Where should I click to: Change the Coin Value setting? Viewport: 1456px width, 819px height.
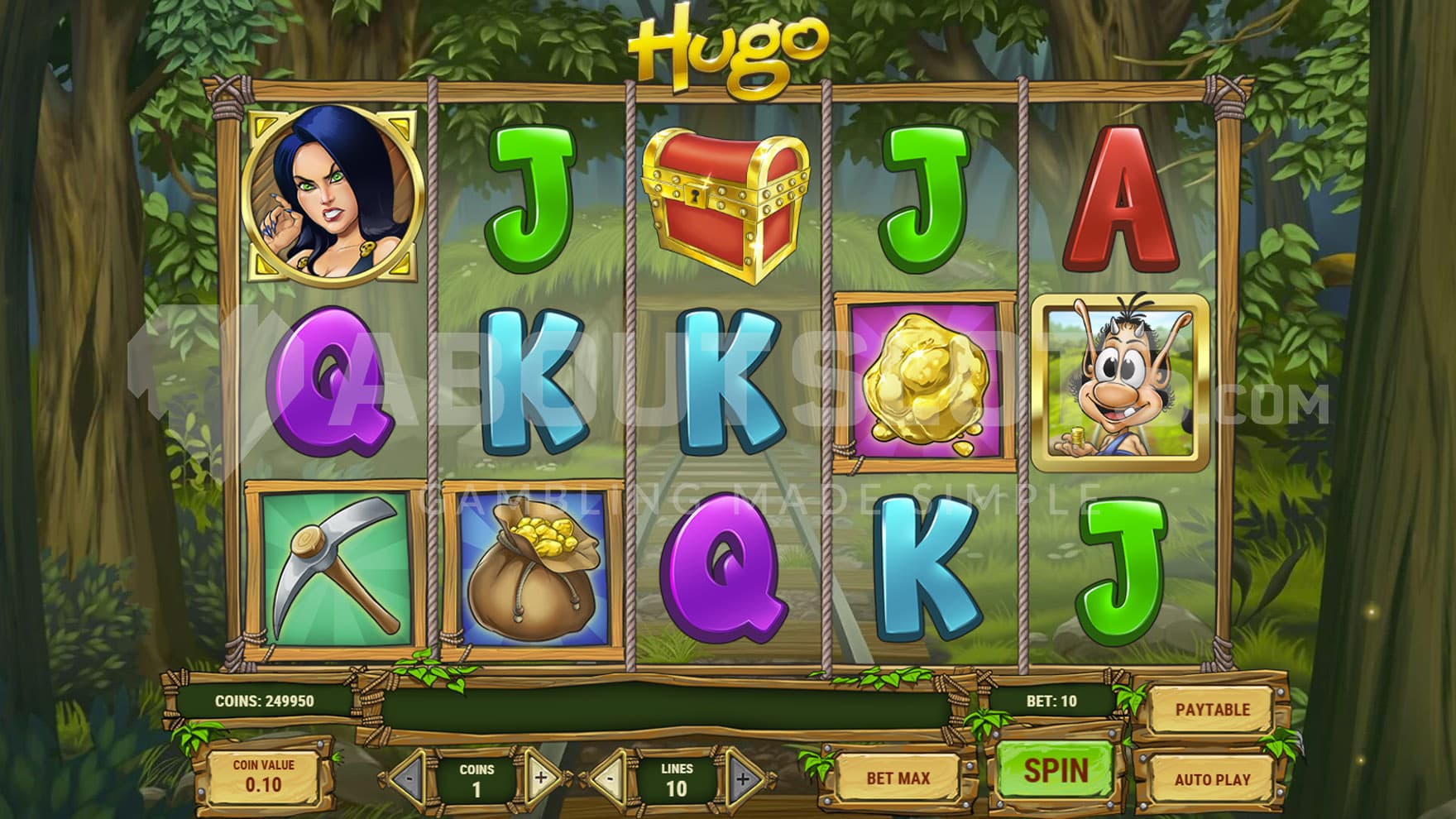point(263,775)
